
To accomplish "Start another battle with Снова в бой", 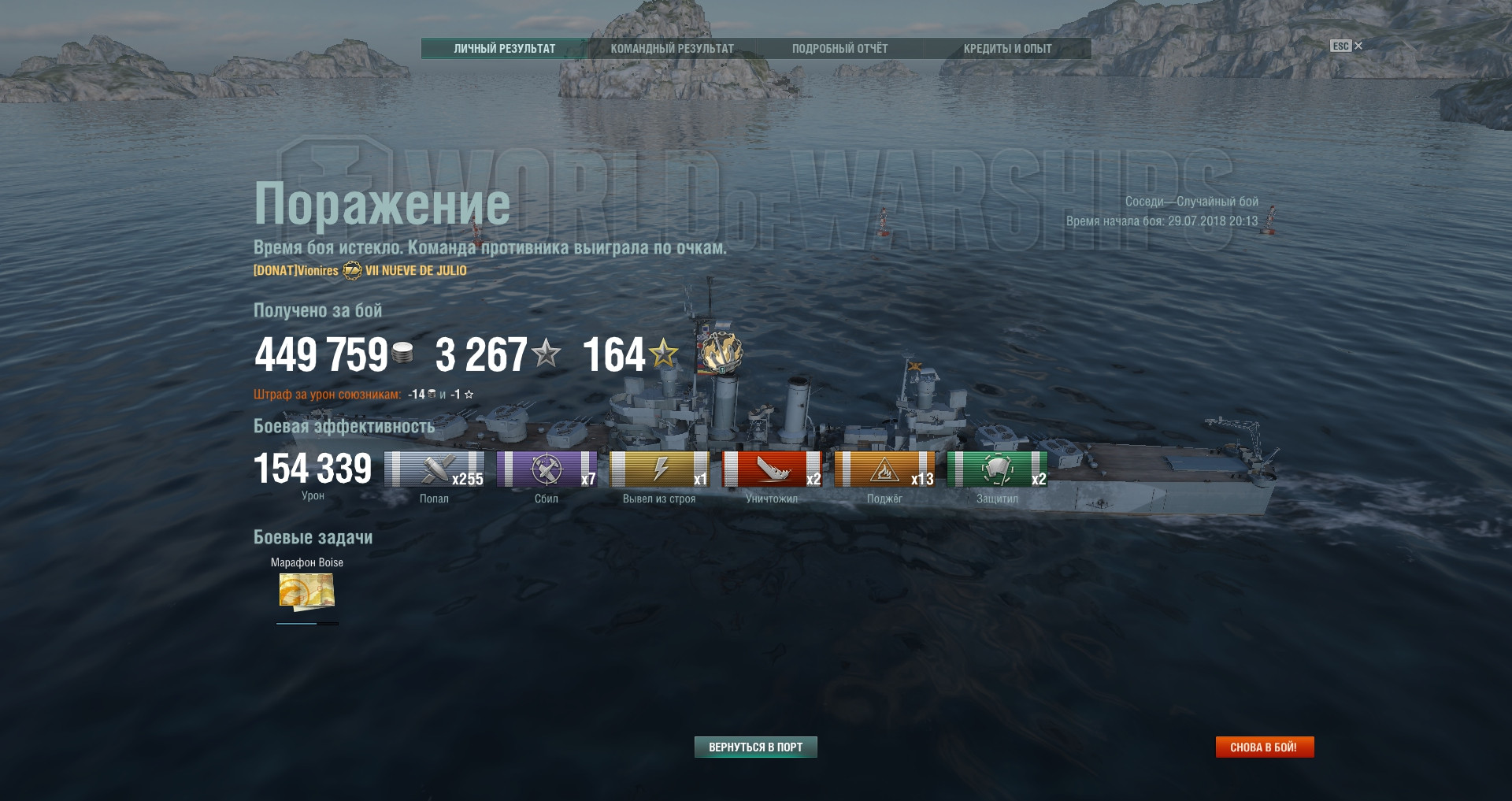I will click(1264, 747).
